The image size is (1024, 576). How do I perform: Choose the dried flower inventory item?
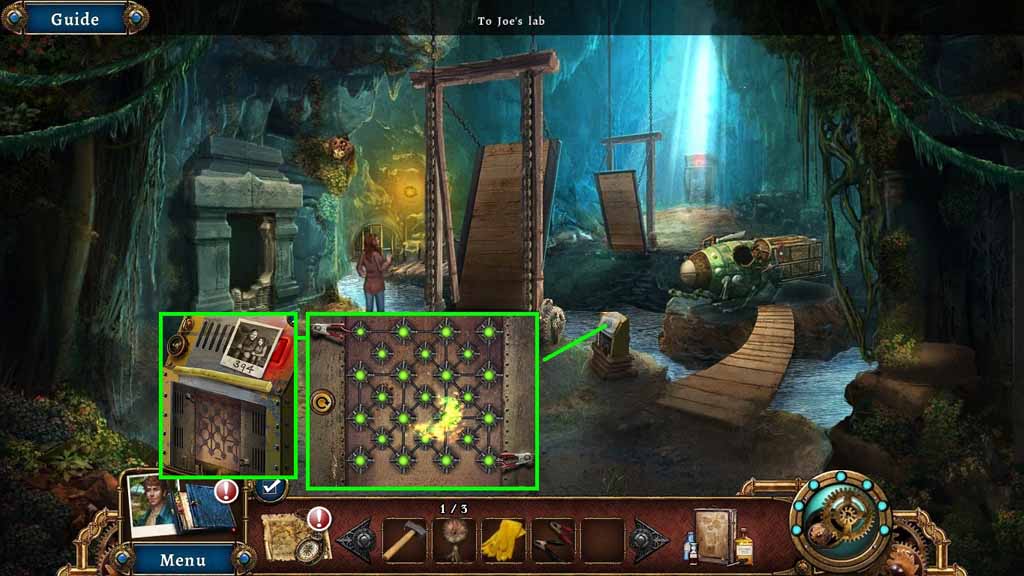click(x=454, y=540)
